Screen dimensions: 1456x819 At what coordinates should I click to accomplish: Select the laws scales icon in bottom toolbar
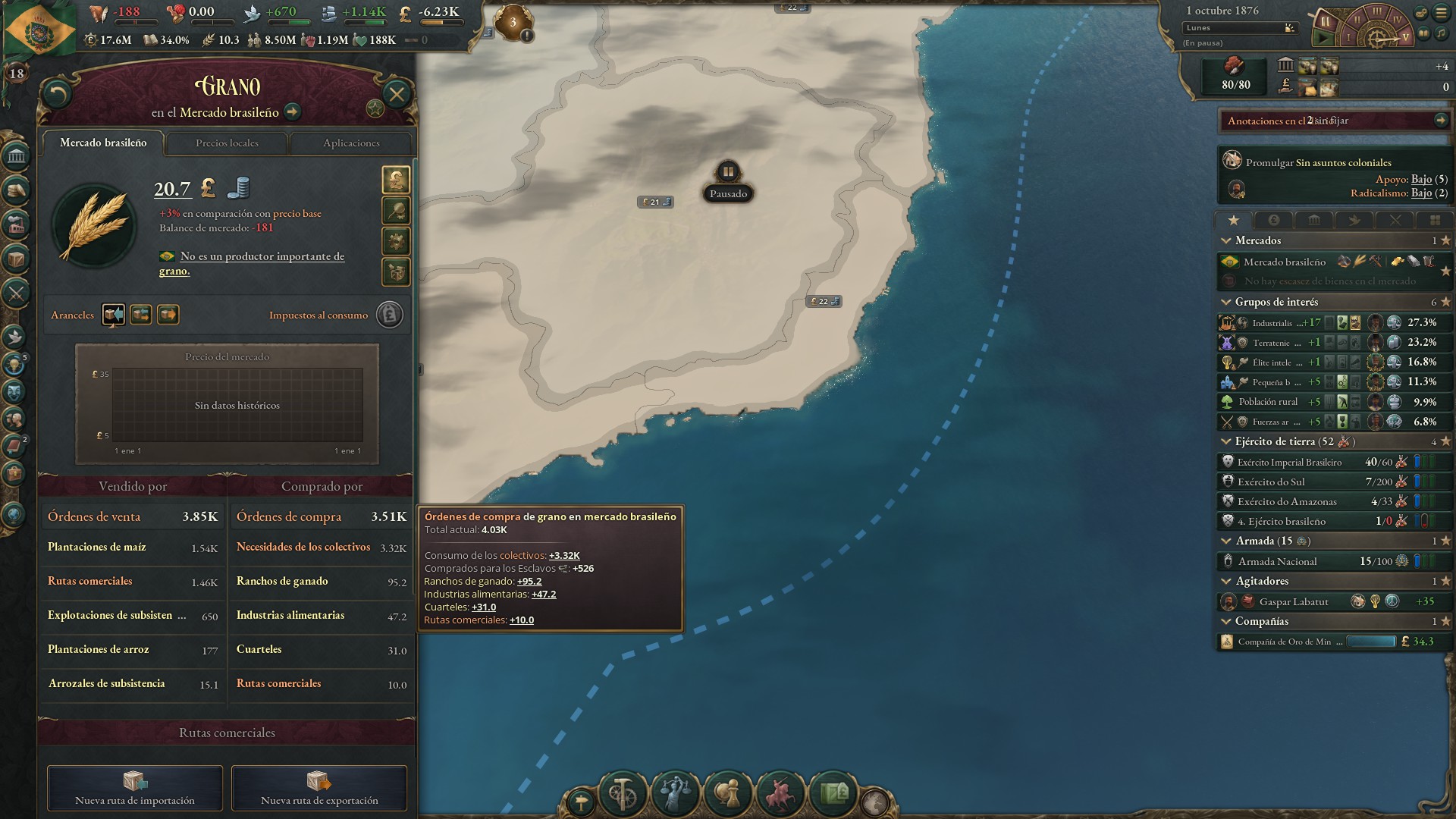point(676,792)
